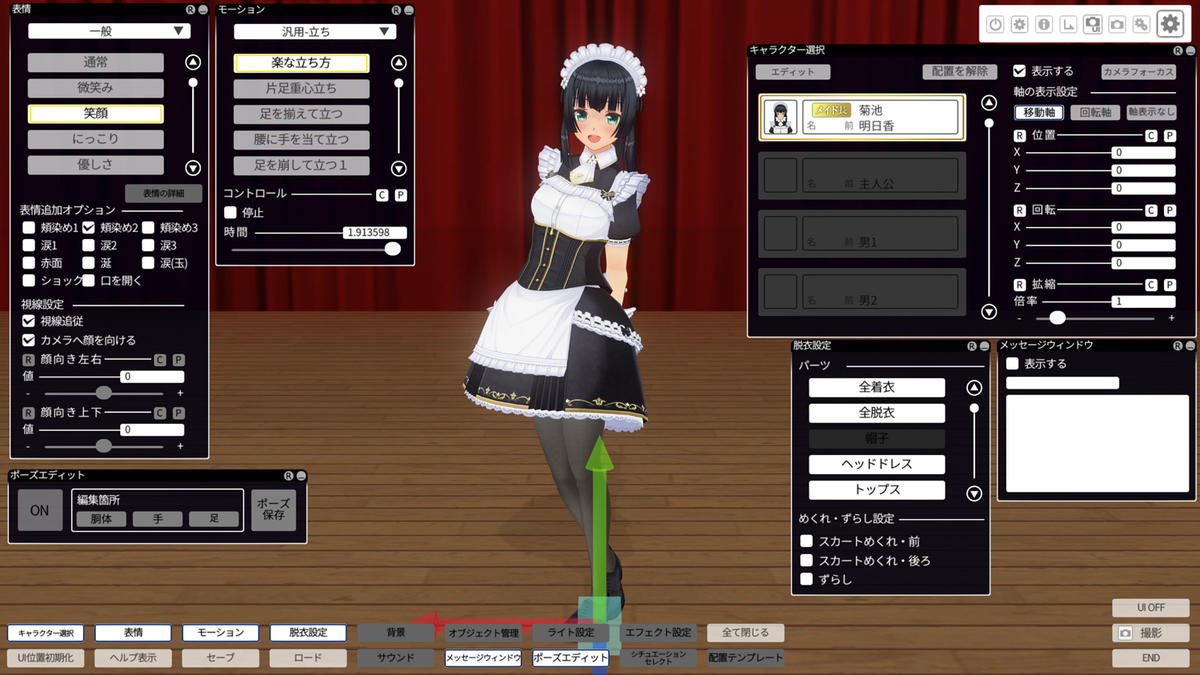Select the maid 菊池 明日香 character card
Viewport: 1200px width, 675px height.
(862, 118)
